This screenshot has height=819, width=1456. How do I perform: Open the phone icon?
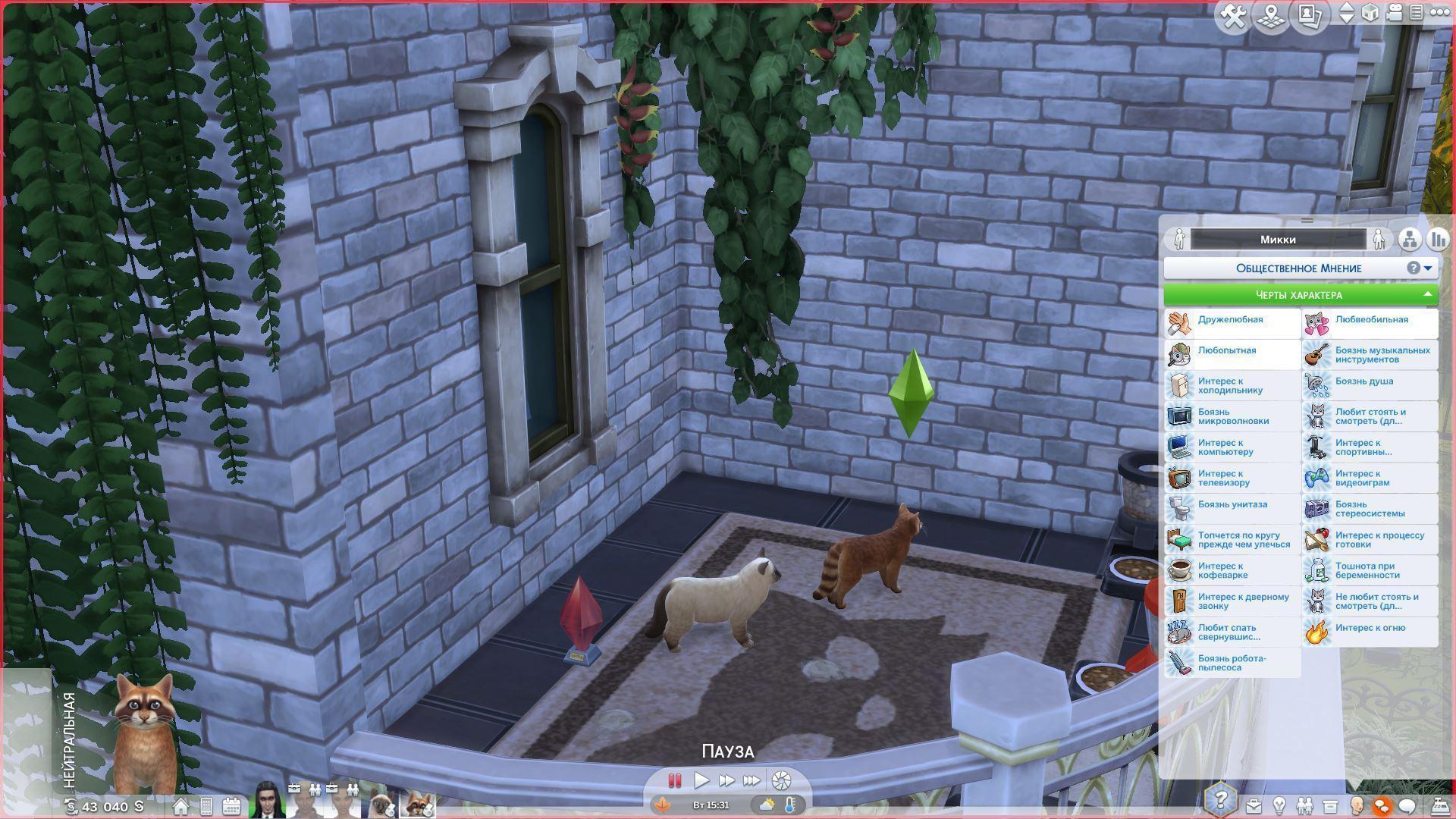coord(206,806)
